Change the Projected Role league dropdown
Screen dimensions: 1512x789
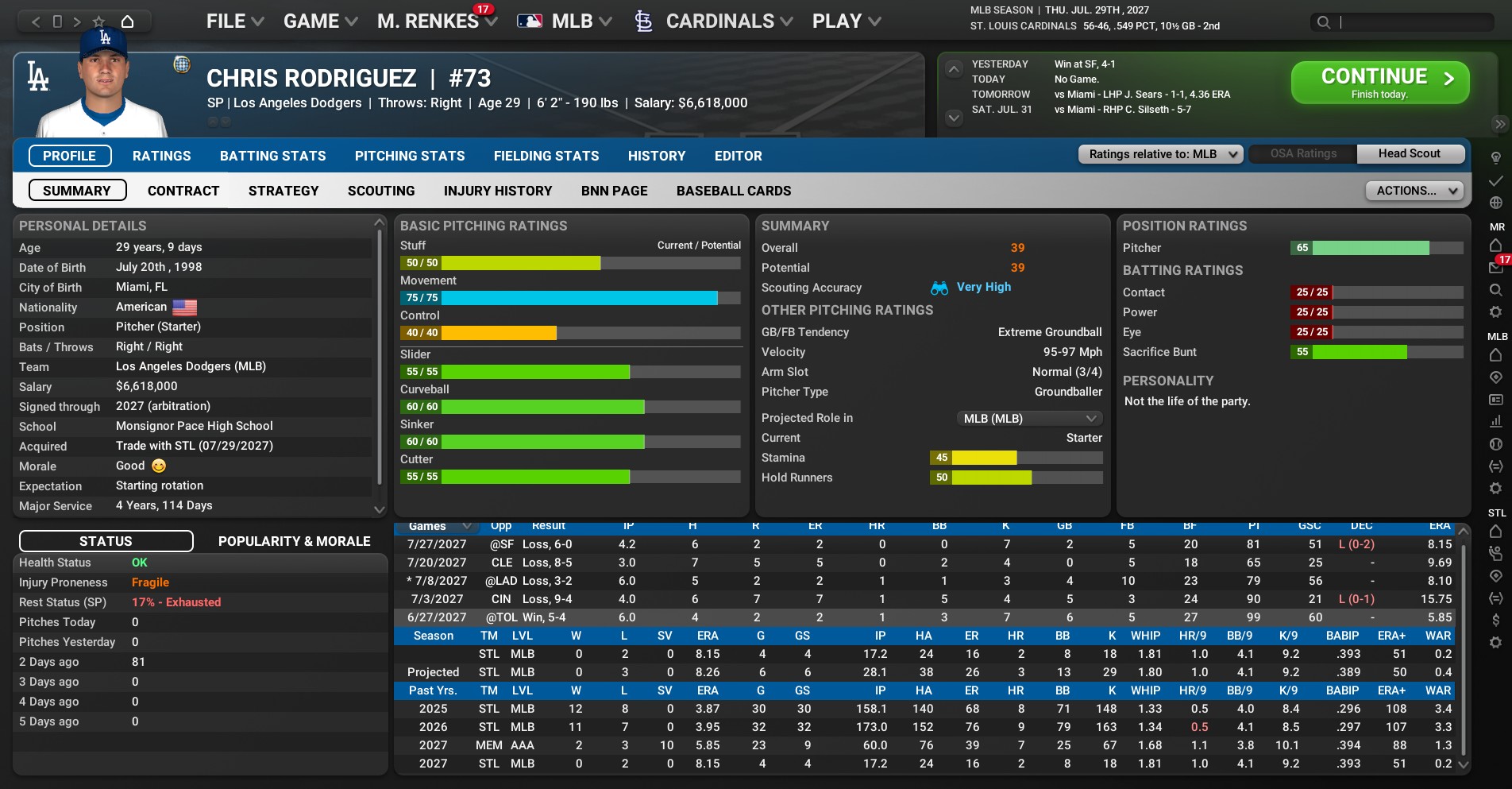coord(1028,418)
